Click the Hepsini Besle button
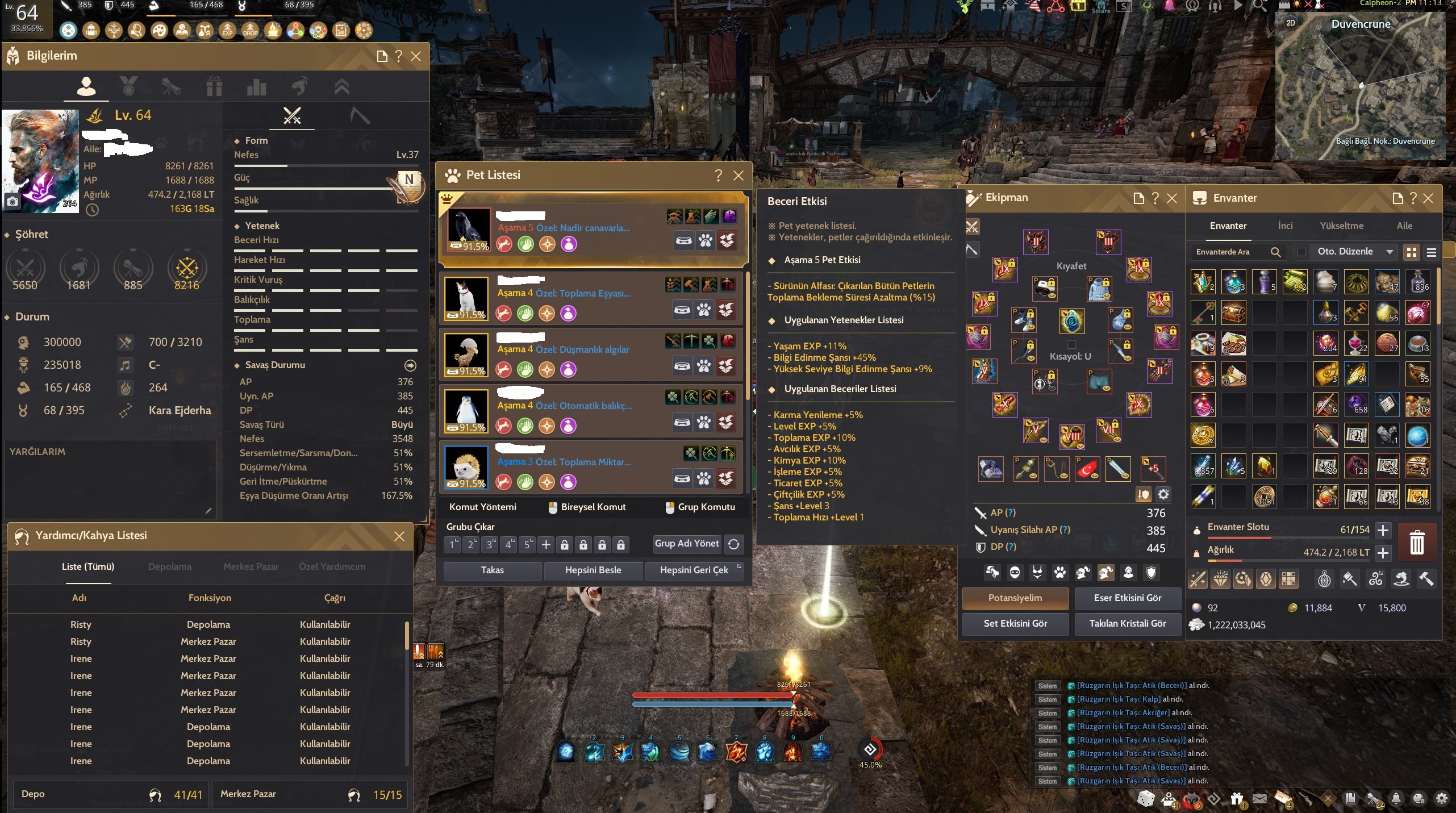The width and height of the screenshot is (1456, 813). click(x=593, y=570)
